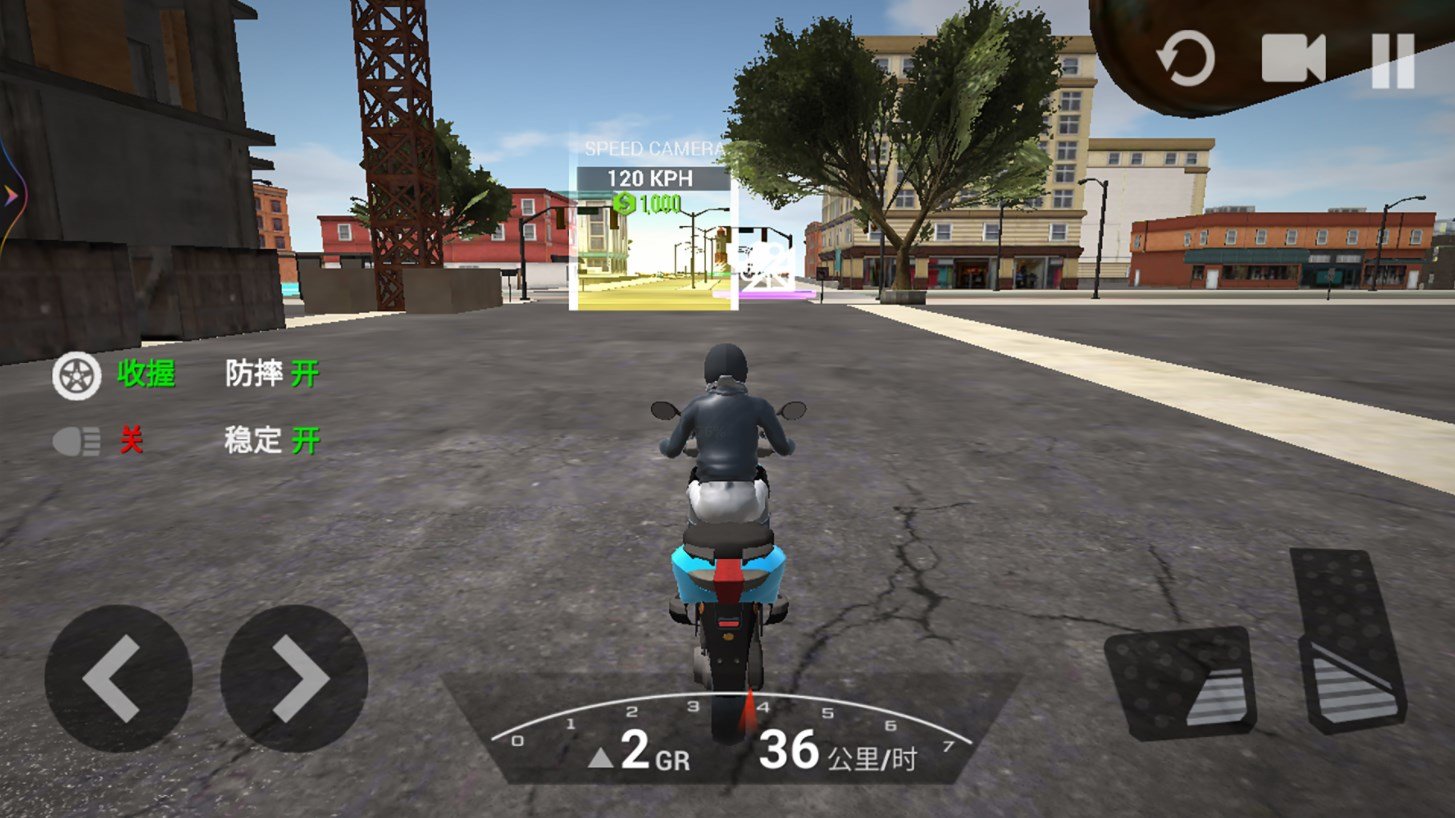Viewport: 1455px width, 818px height.
Task: Steer left with the left arrow button
Action: pos(118,678)
